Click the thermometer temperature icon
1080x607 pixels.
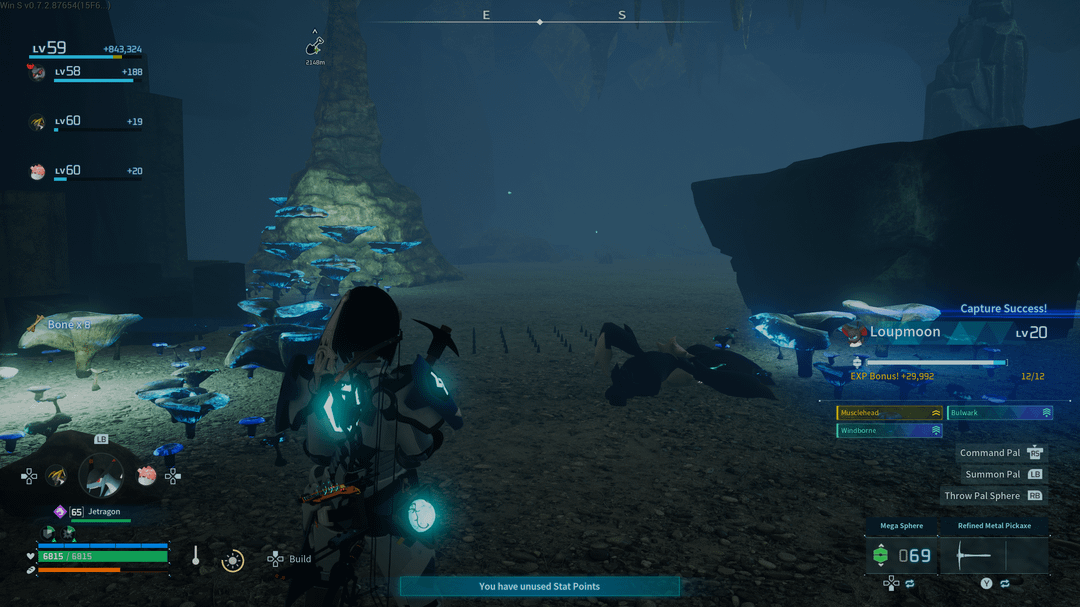coord(196,558)
